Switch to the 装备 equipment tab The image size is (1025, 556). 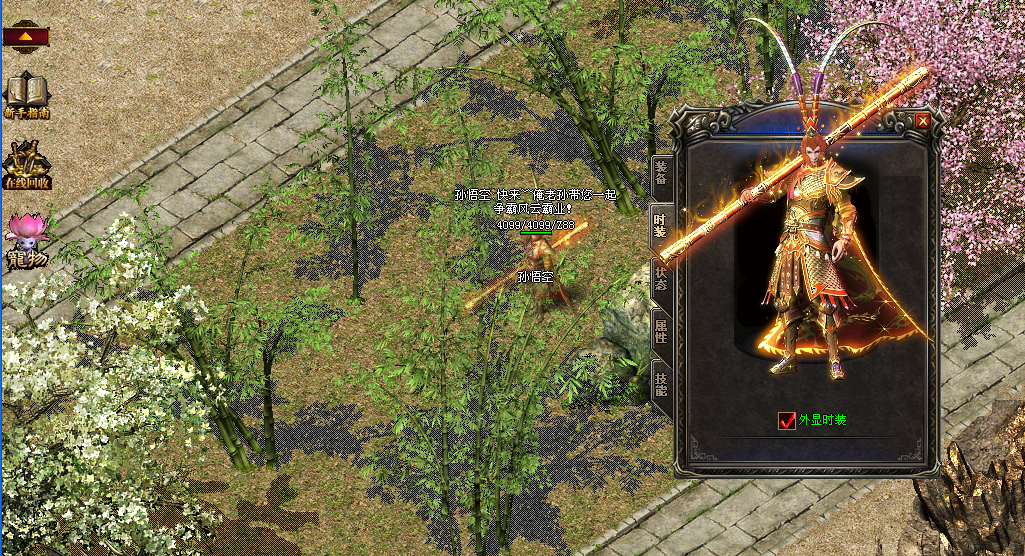661,172
